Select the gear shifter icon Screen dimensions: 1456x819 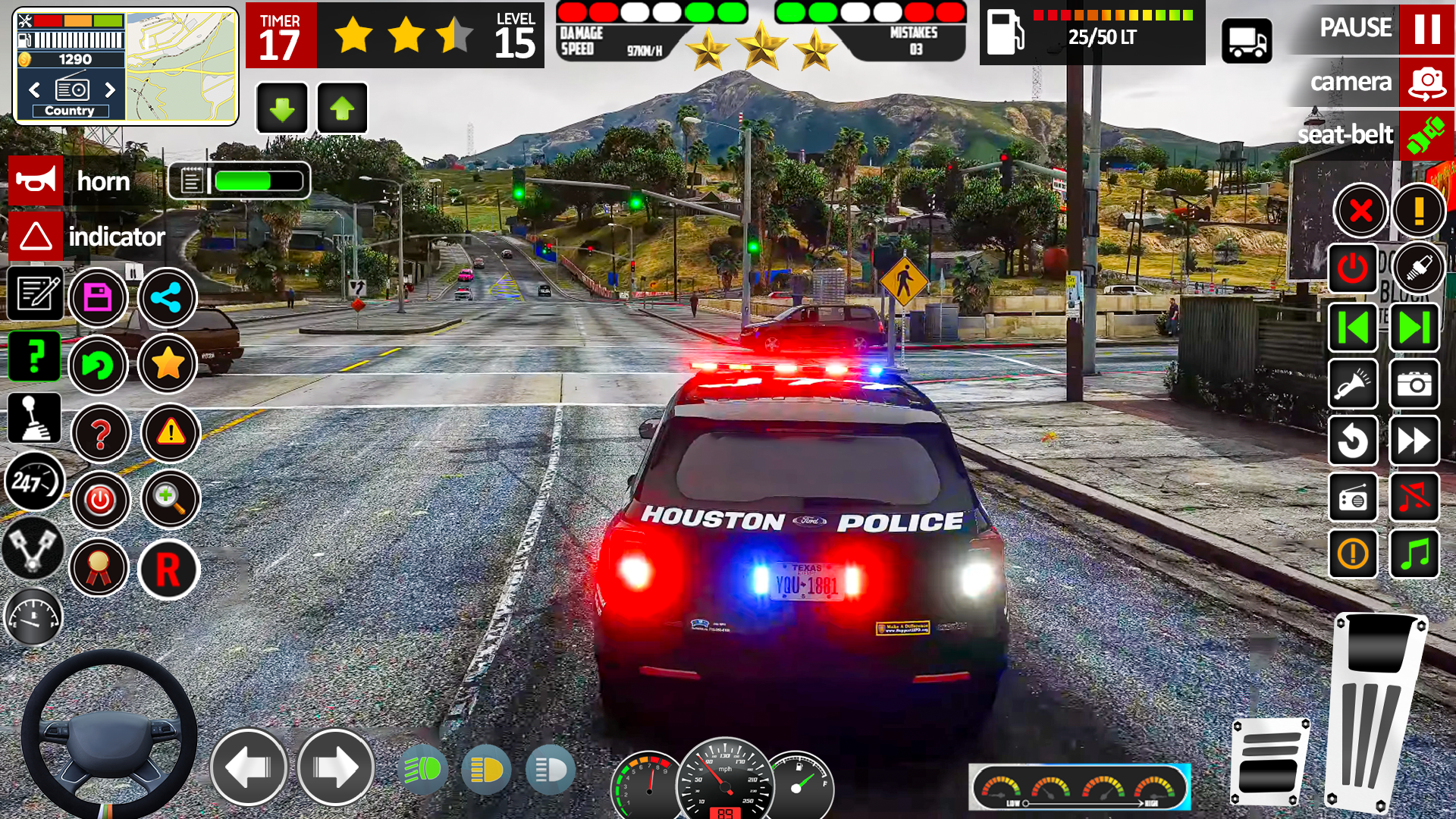point(33,418)
